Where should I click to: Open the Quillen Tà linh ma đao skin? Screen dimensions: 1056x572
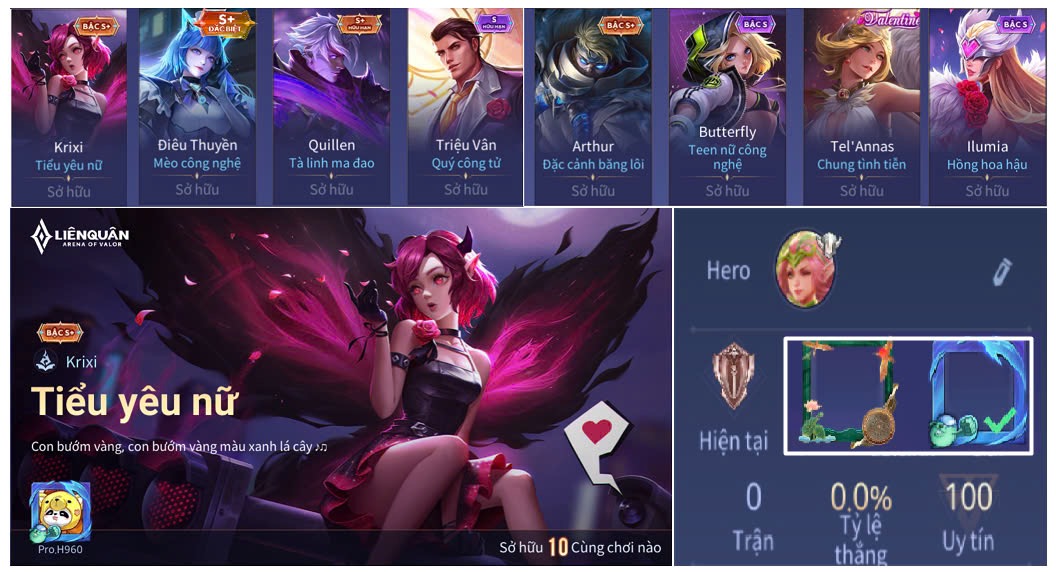331,105
